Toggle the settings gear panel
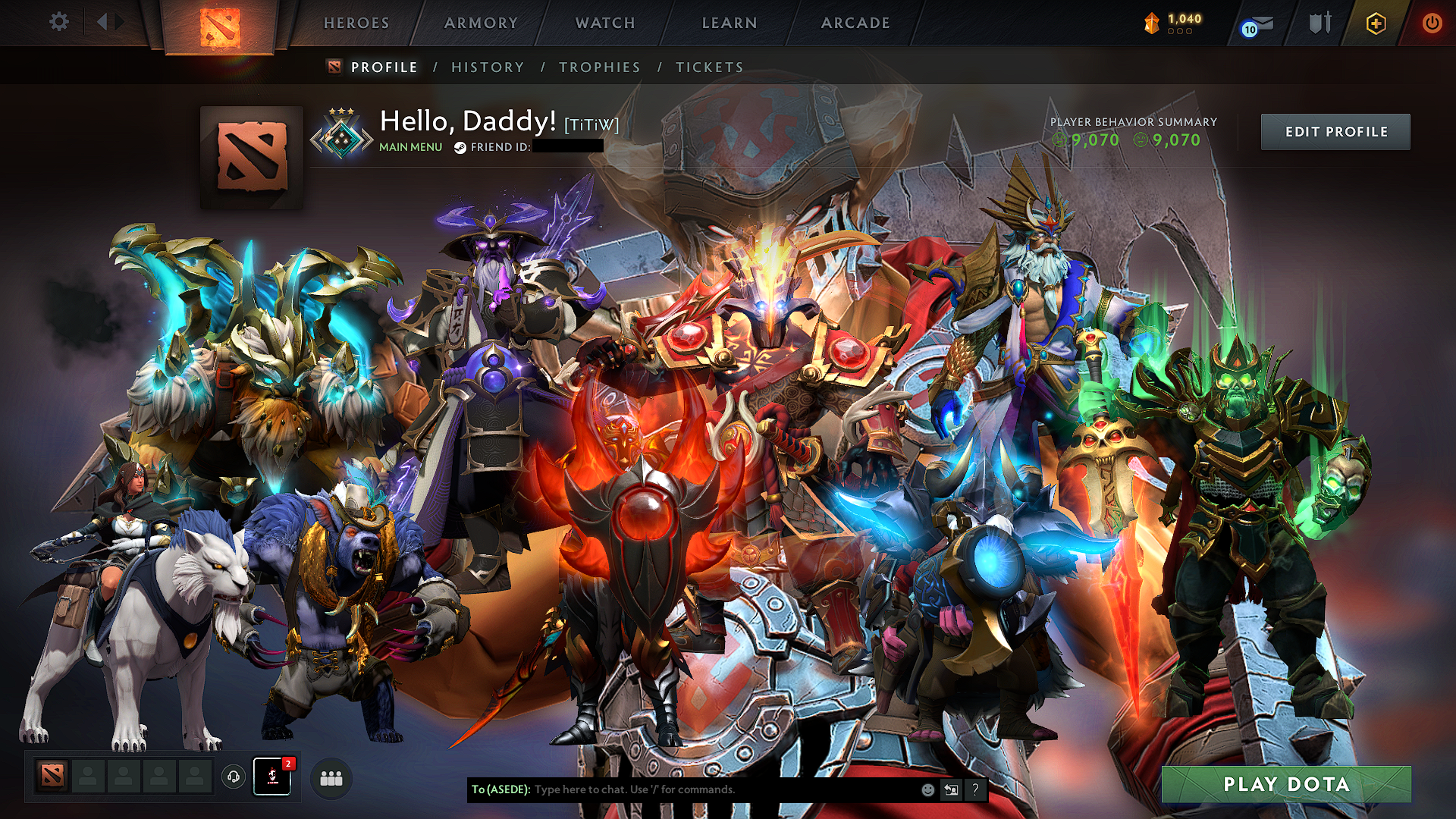 (58, 22)
